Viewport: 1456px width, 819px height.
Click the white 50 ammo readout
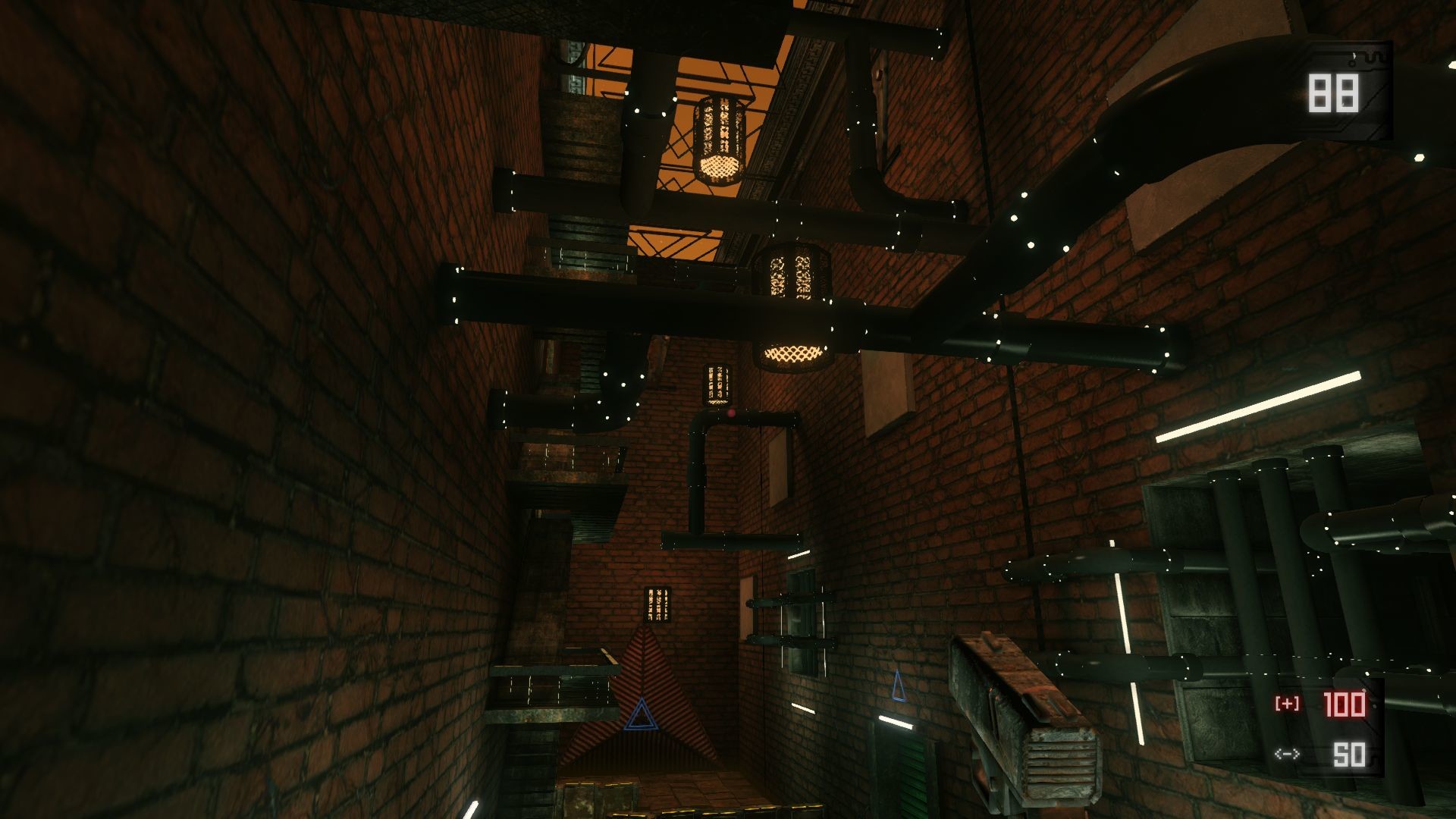tap(1350, 755)
